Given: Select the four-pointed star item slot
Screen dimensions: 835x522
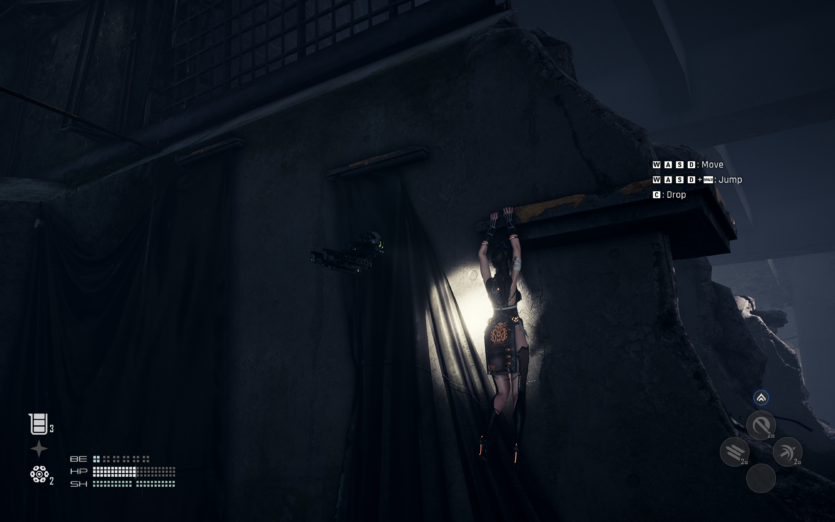Looking at the screenshot, I should pos(39,449).
